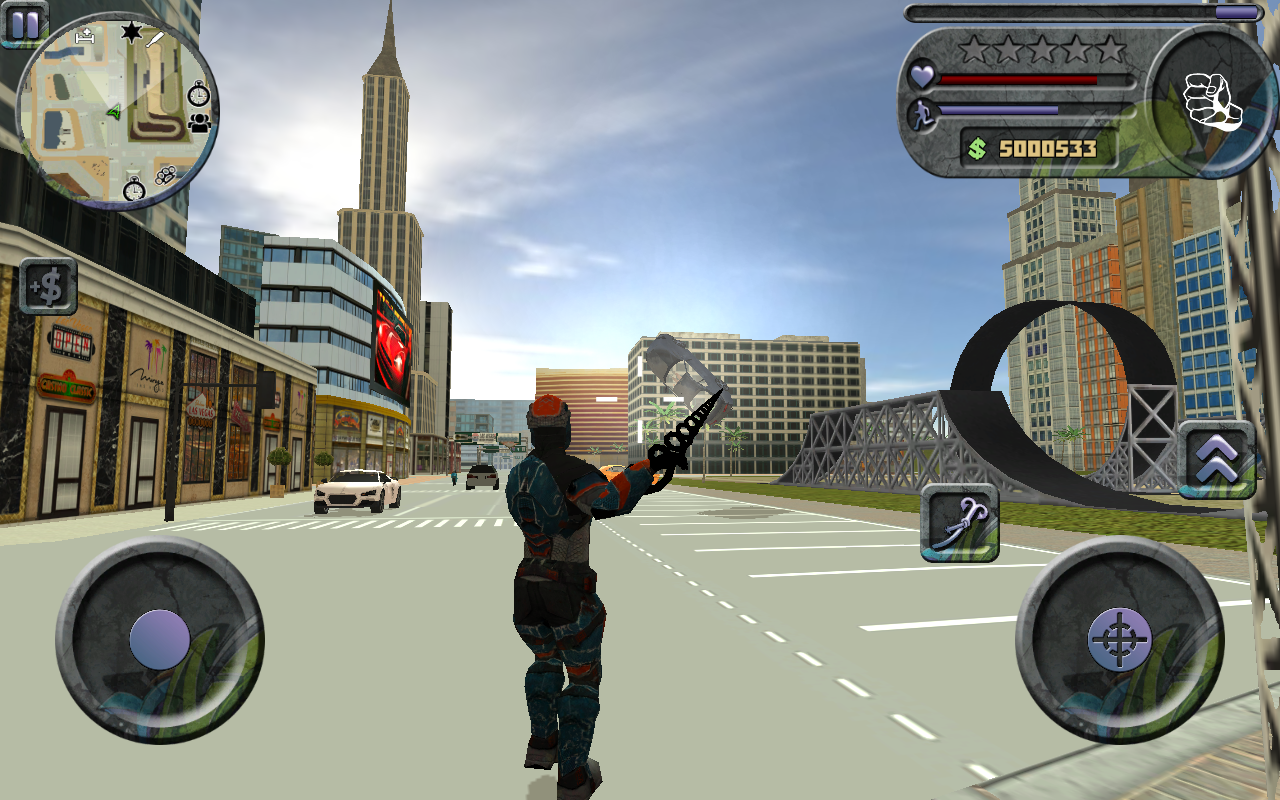Toggle the people marker near the minimap
Viewport: 1280px width, 800px height.
tap(198, 123)
